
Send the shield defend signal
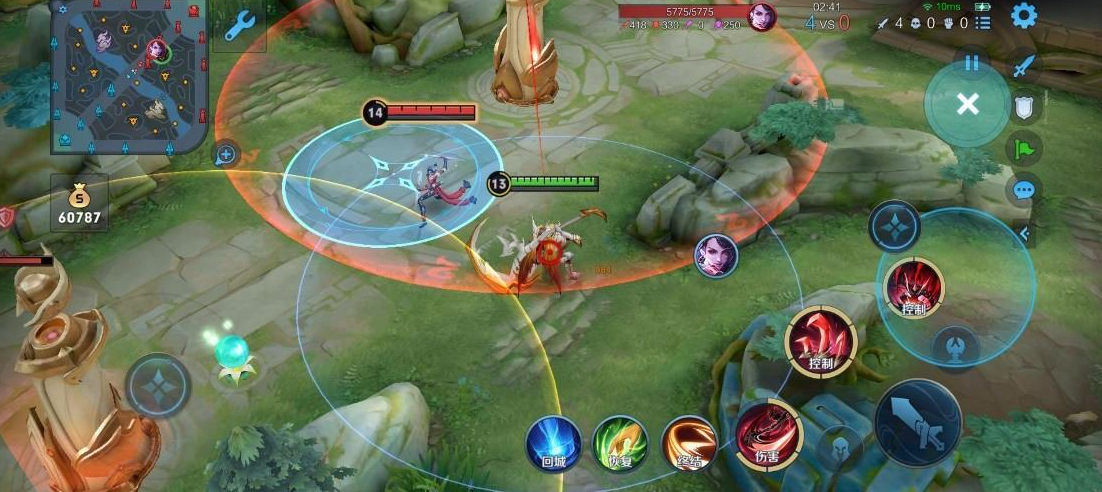pyautogui.click(x=1024, y=108)
